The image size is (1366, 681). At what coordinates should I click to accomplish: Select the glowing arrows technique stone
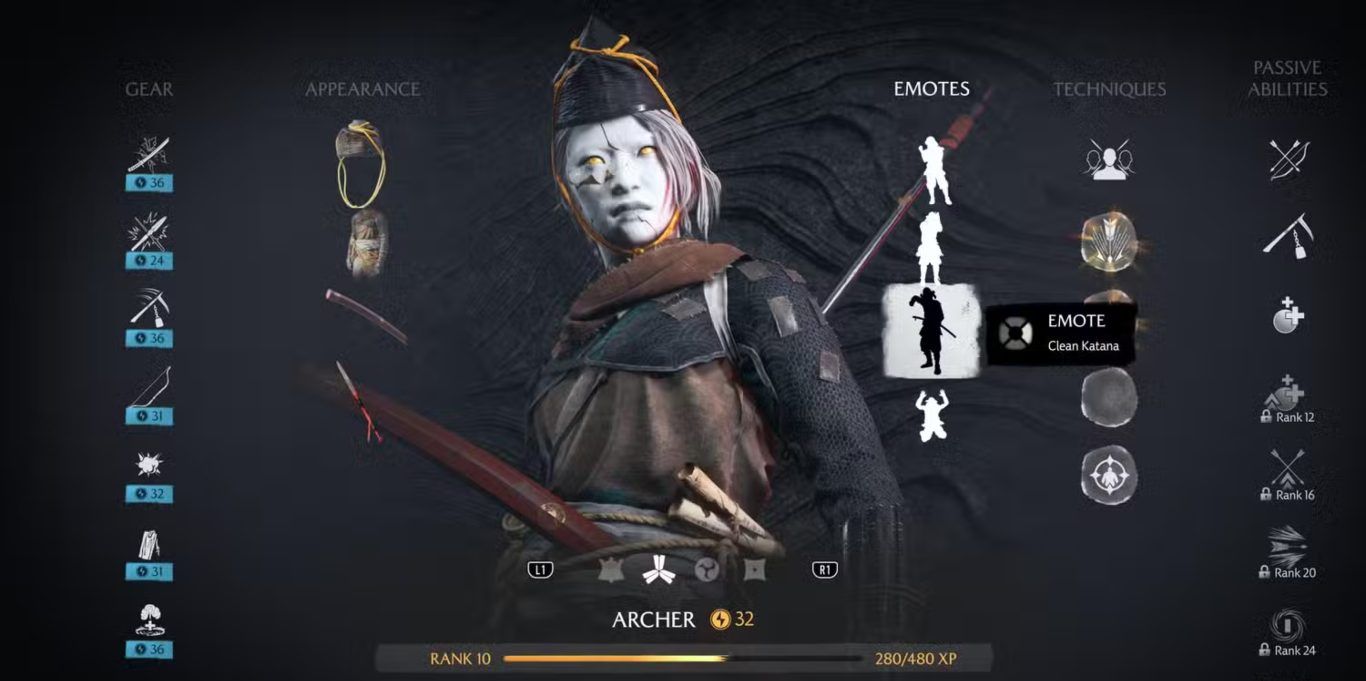pyautogui.click(x=1108, y=241)
